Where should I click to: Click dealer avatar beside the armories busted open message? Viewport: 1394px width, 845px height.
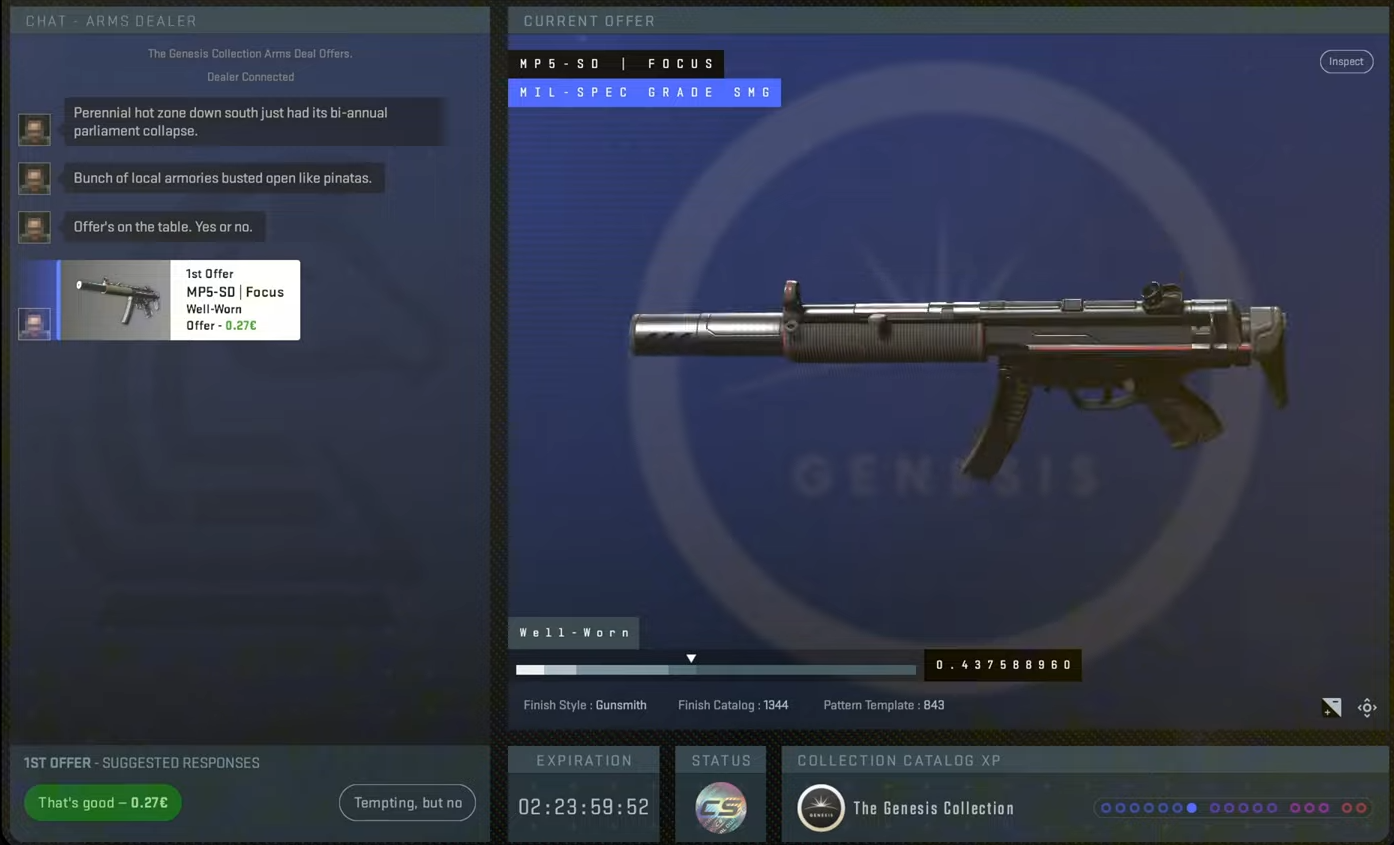click(x=34, y=178)
